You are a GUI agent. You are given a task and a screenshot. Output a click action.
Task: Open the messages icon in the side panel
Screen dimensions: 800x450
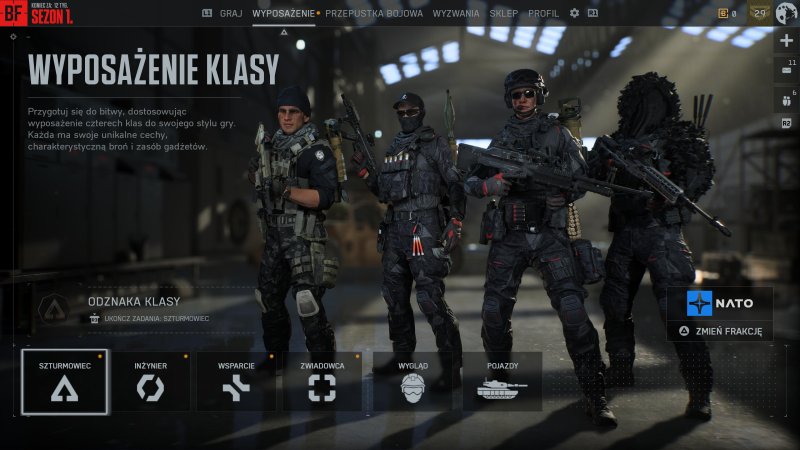[785, 70]
